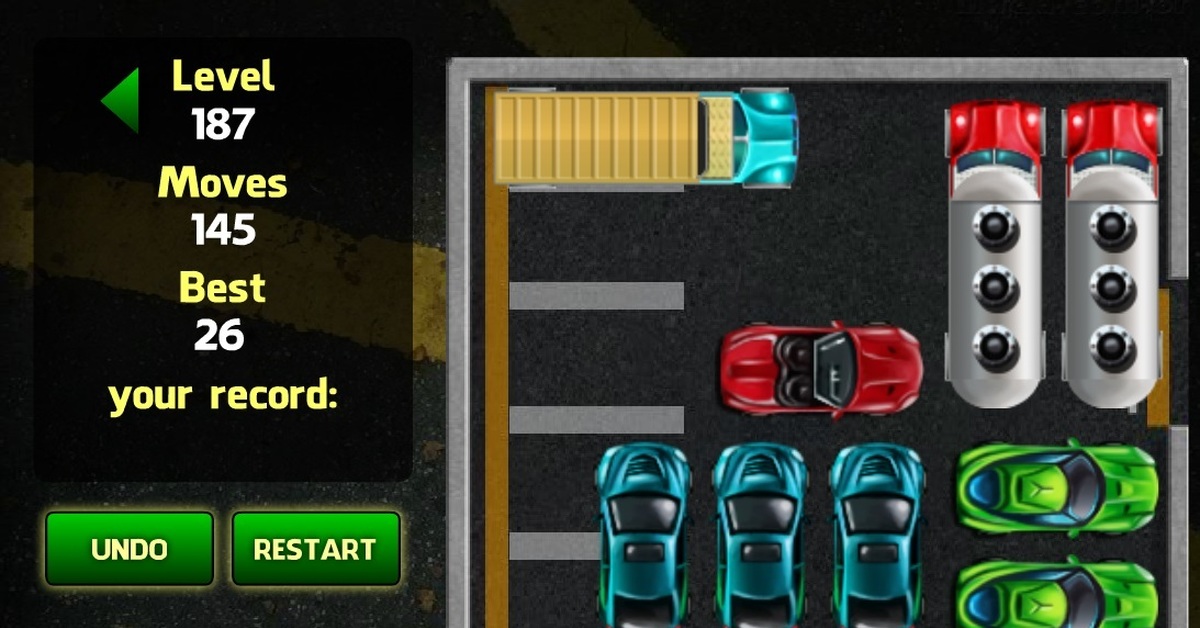1200x628 pixels.
Task: Click the UNDO button
Action: [129, 549]
